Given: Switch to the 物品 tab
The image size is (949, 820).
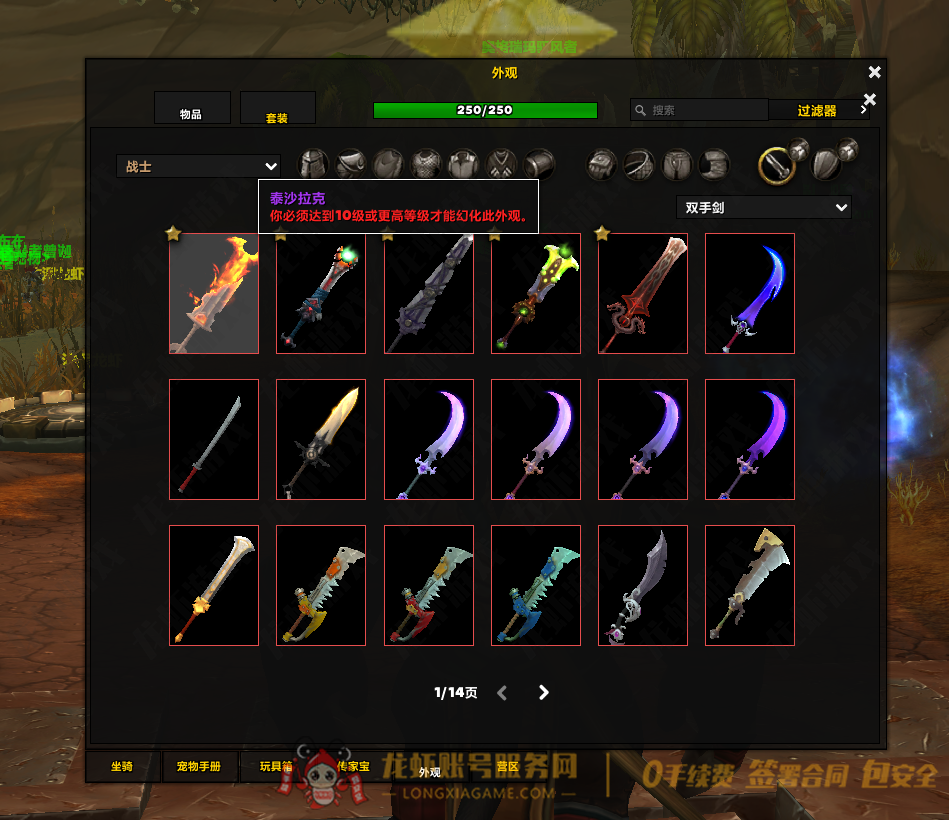Looking at the screenshot, I should [192, 112].
